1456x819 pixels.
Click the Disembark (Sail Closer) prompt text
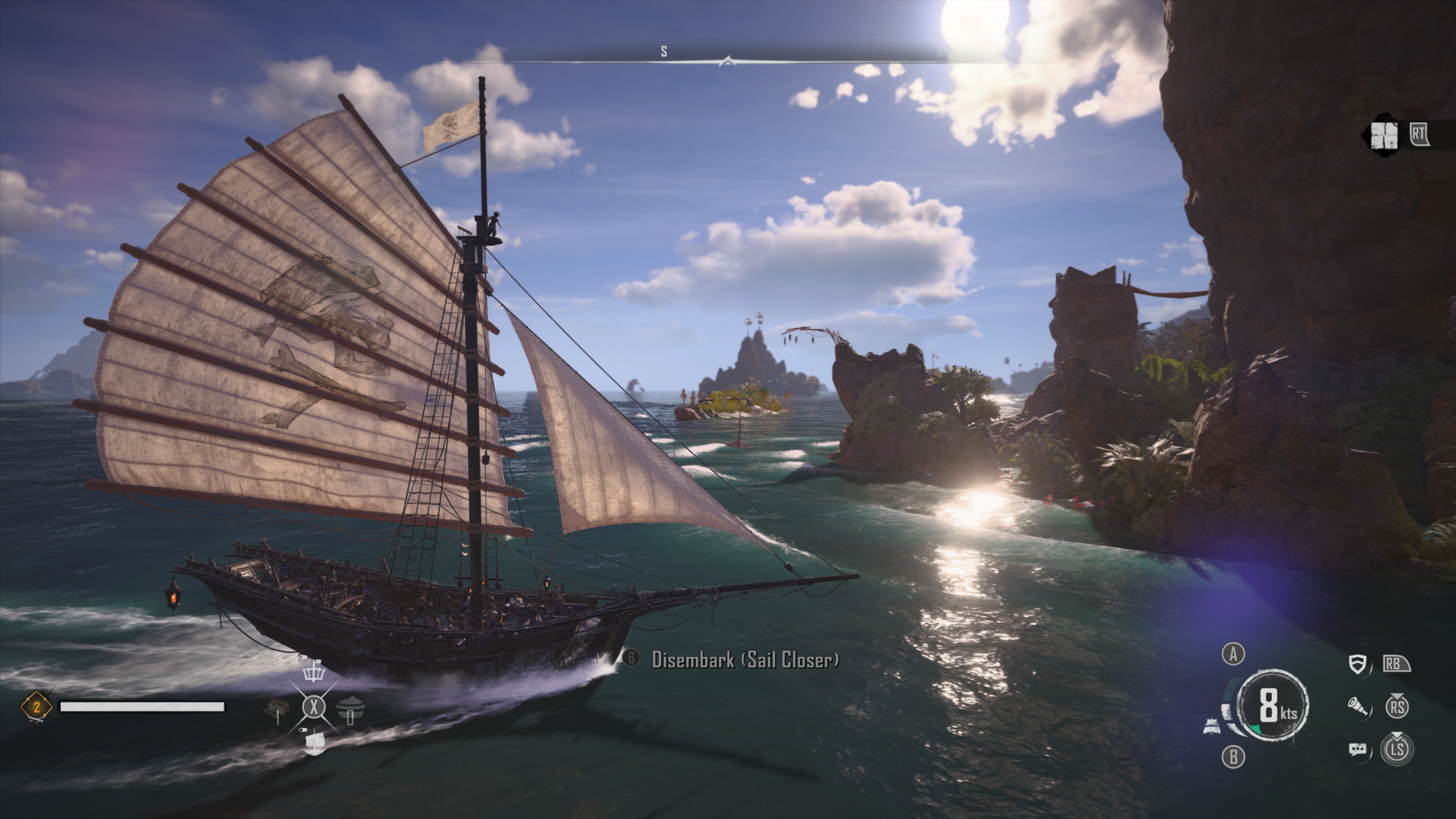tap(745, 660)
